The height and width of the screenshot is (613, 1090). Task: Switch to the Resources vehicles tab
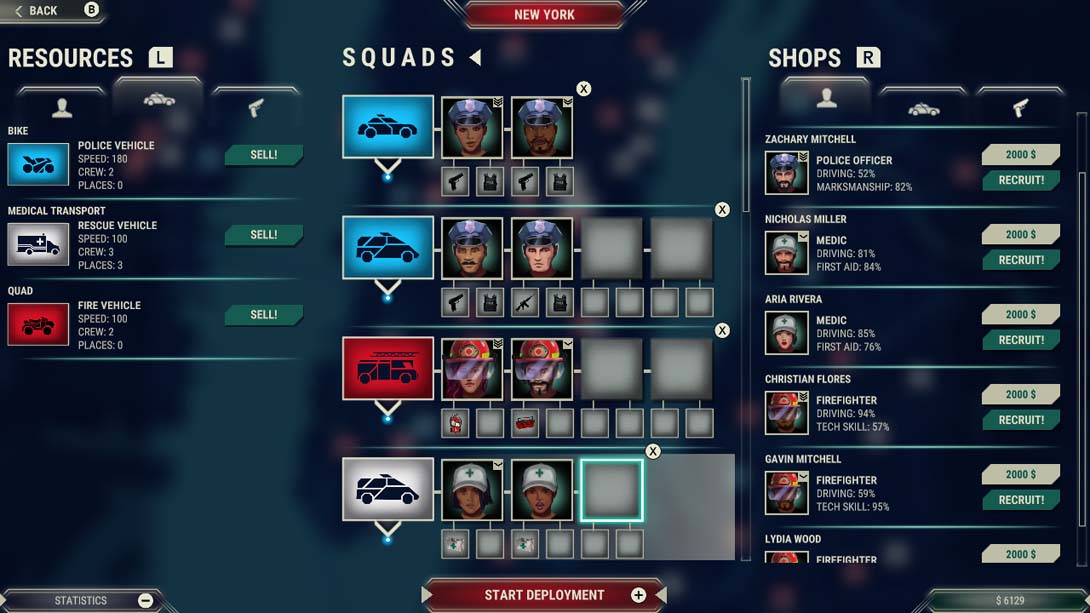pos(159,101)
